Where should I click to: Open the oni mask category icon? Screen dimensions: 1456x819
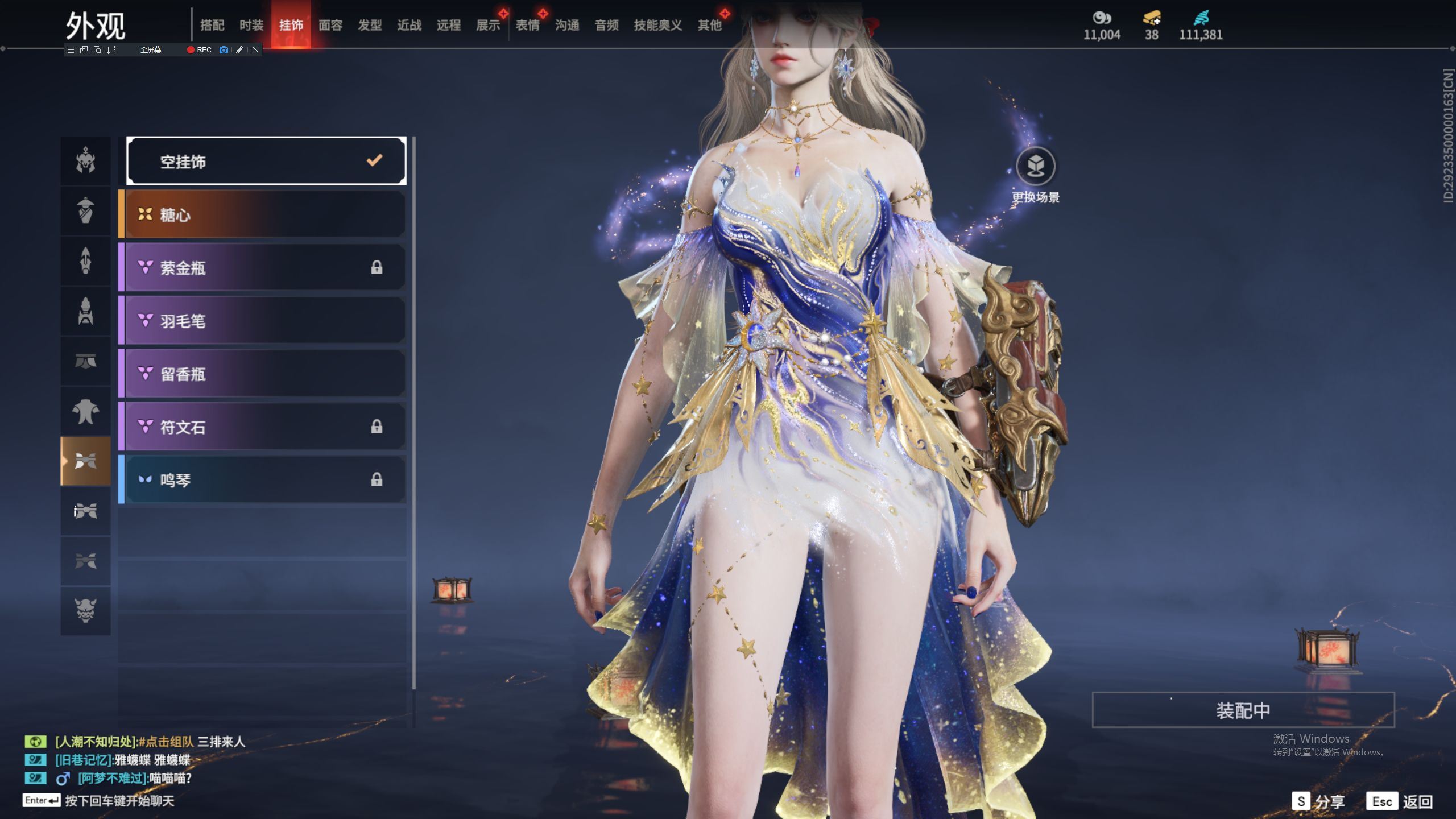coord(85,610)
